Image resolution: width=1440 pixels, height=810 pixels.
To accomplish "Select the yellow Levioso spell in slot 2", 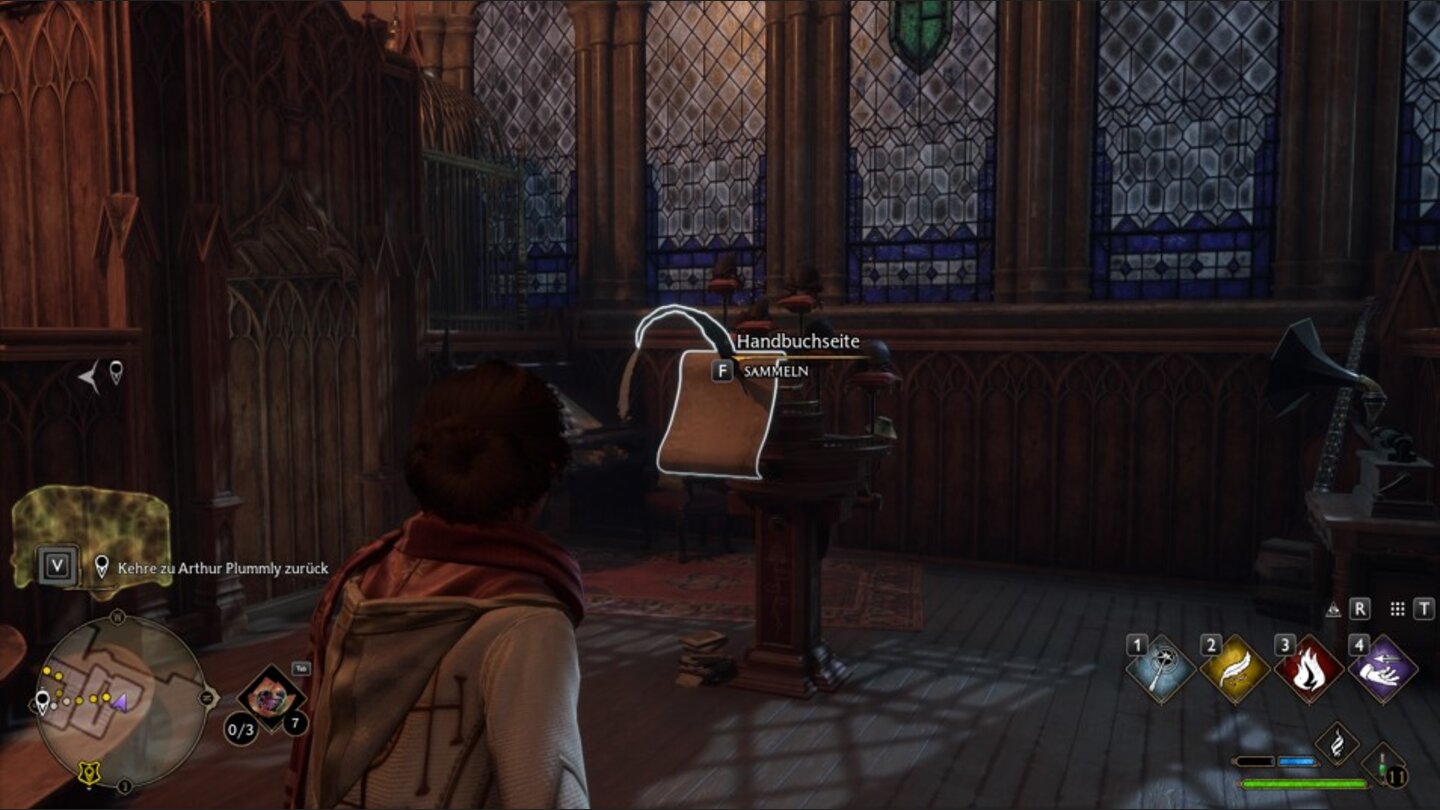I will click(1232, 668).
